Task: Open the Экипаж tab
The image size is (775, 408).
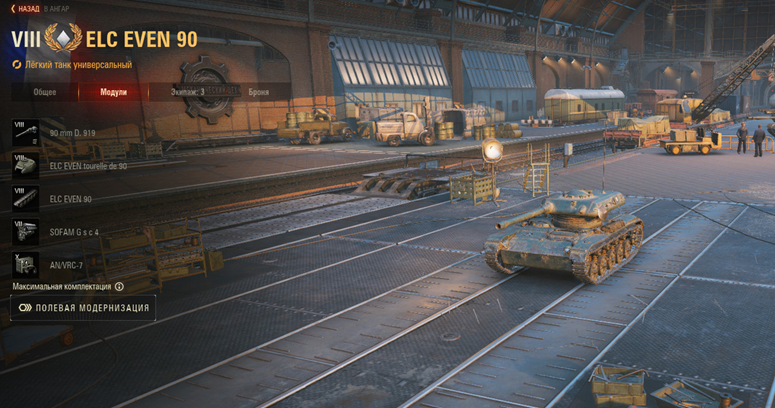Action: click(x=187, y=92)
